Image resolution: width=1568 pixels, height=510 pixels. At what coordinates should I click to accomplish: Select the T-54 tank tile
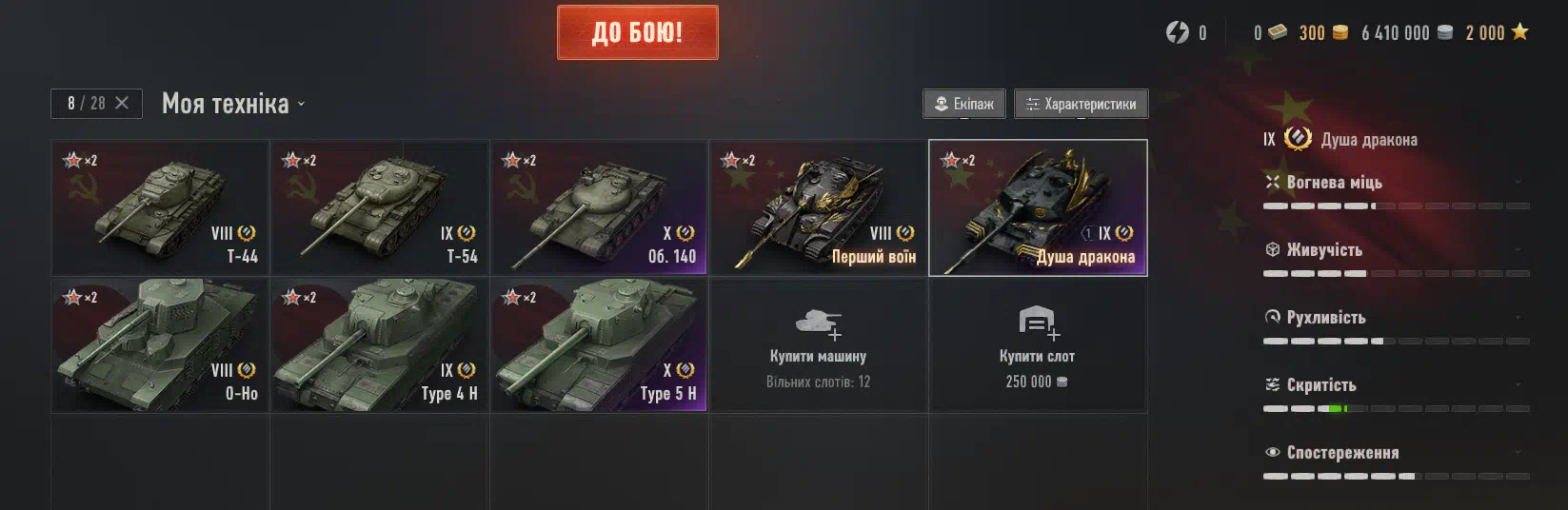click(379, 207)
